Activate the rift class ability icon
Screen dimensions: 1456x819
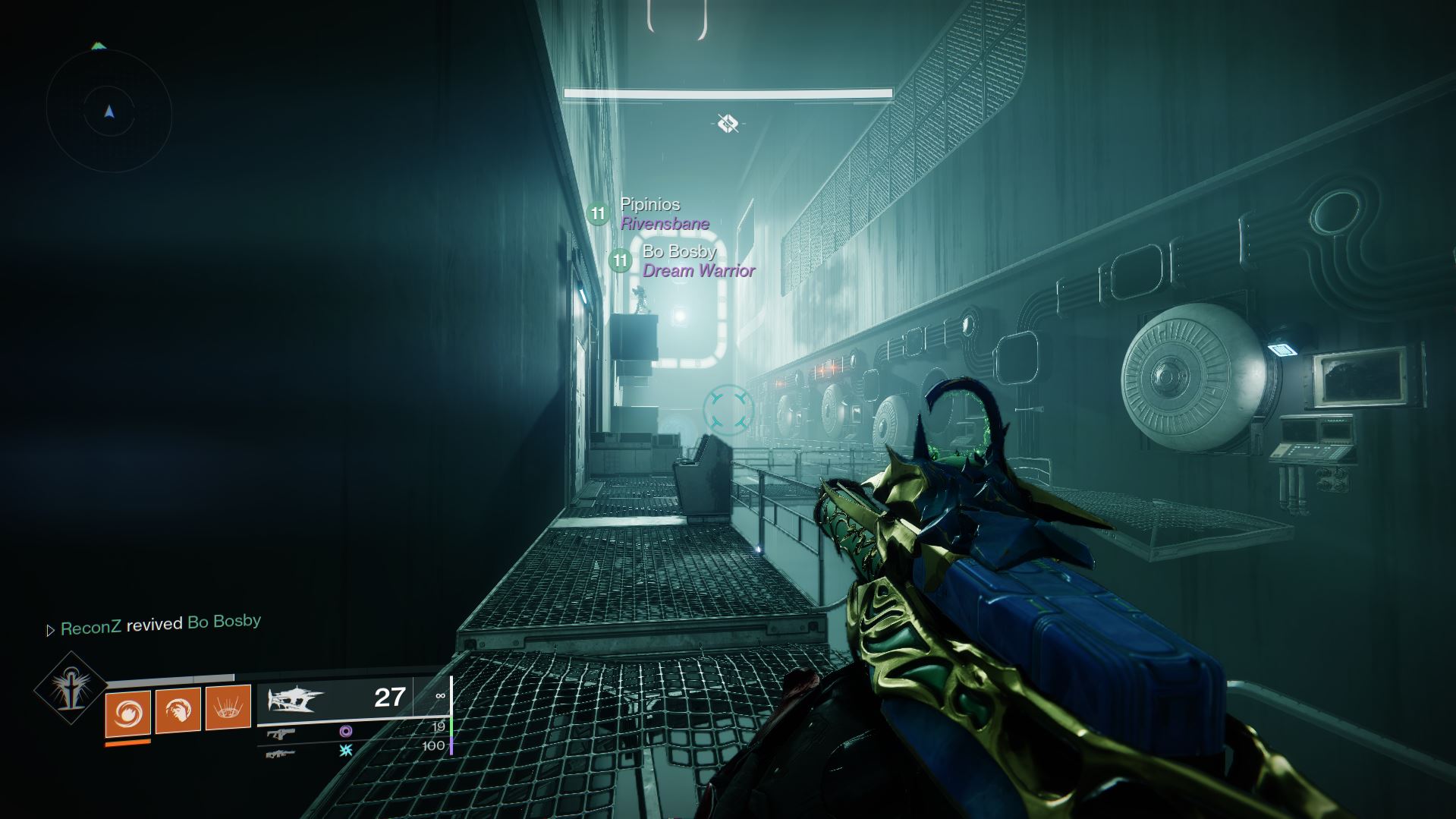228,707
